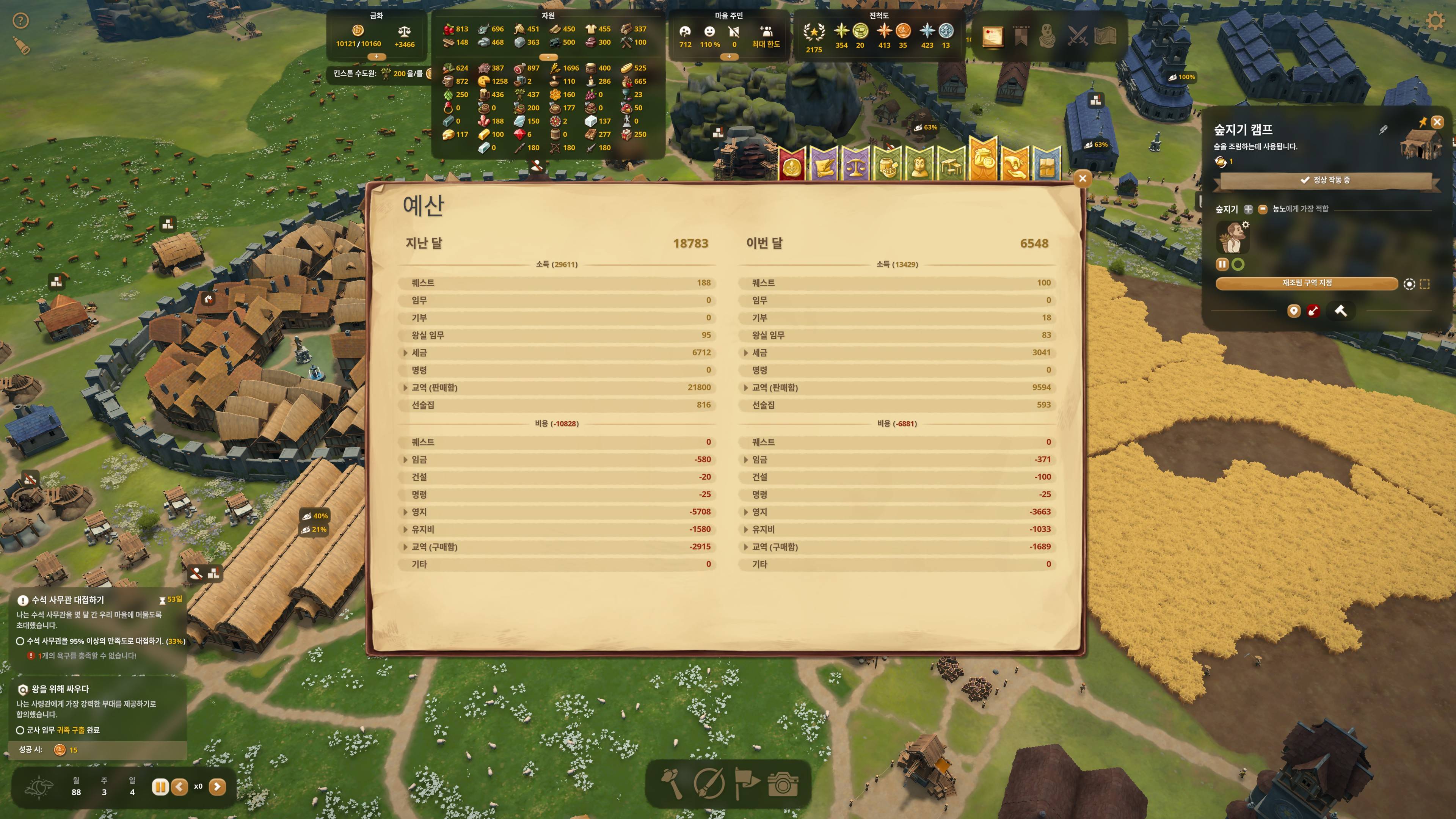
Task: Expand the 영지 cost row under 이번 달
Action: tap(745, 512)
